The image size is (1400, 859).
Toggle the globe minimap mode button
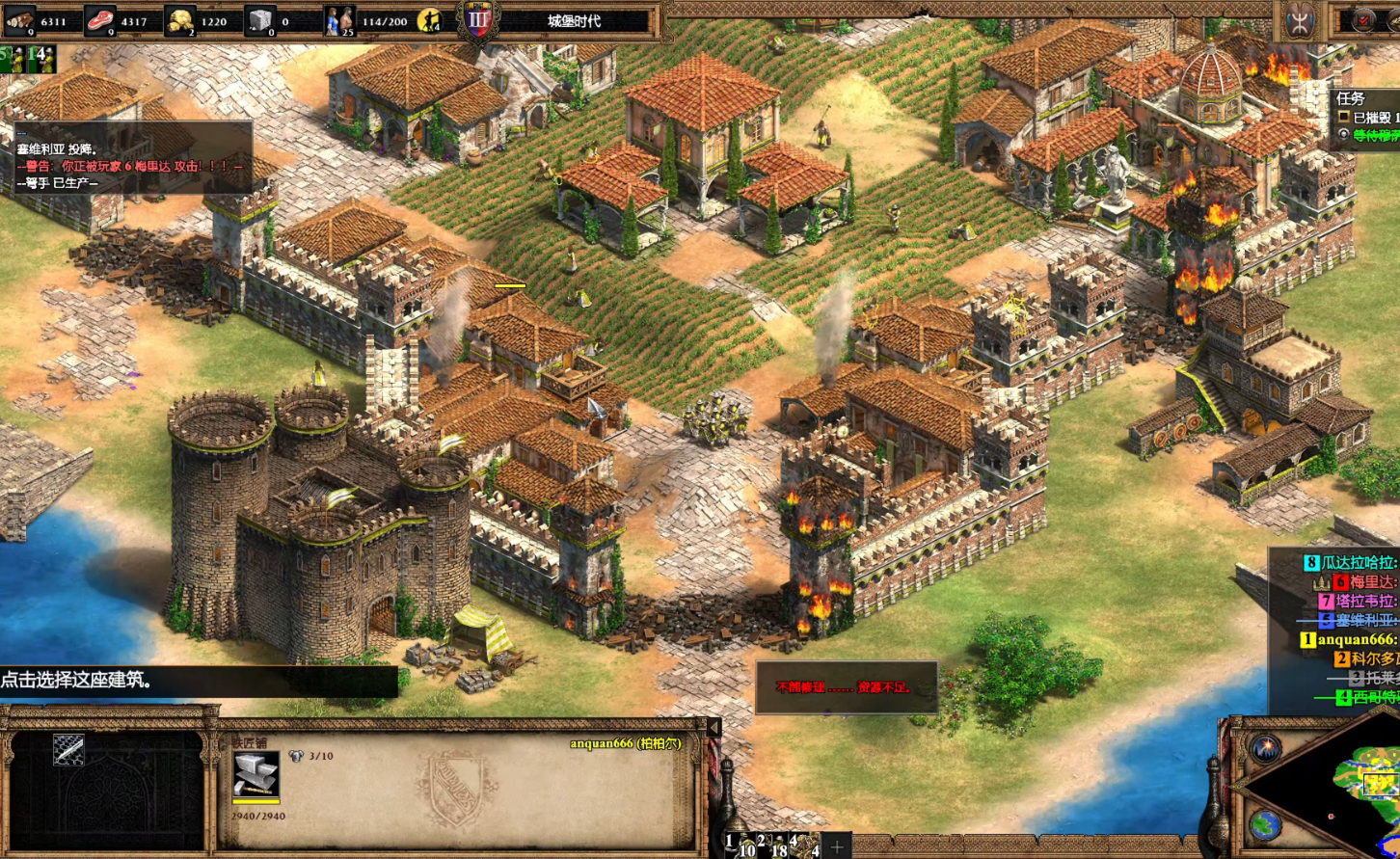tap(1265, 825)
